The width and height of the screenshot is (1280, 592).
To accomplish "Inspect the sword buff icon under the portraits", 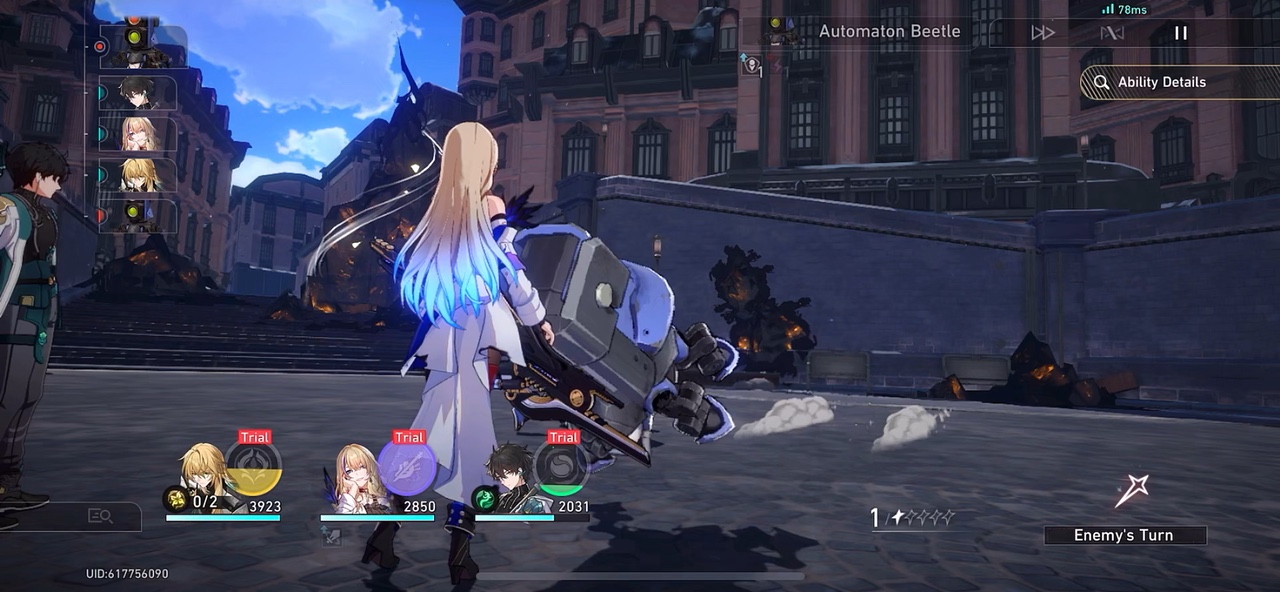I will (331, 537).
